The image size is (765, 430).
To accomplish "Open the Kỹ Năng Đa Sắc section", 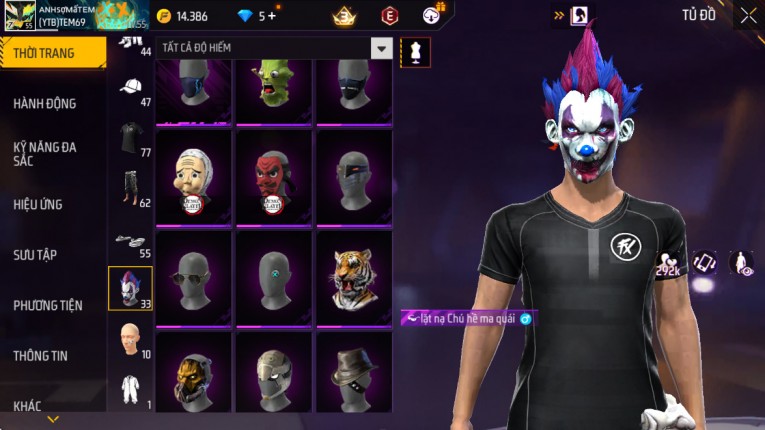I will [x=45, y=153].
